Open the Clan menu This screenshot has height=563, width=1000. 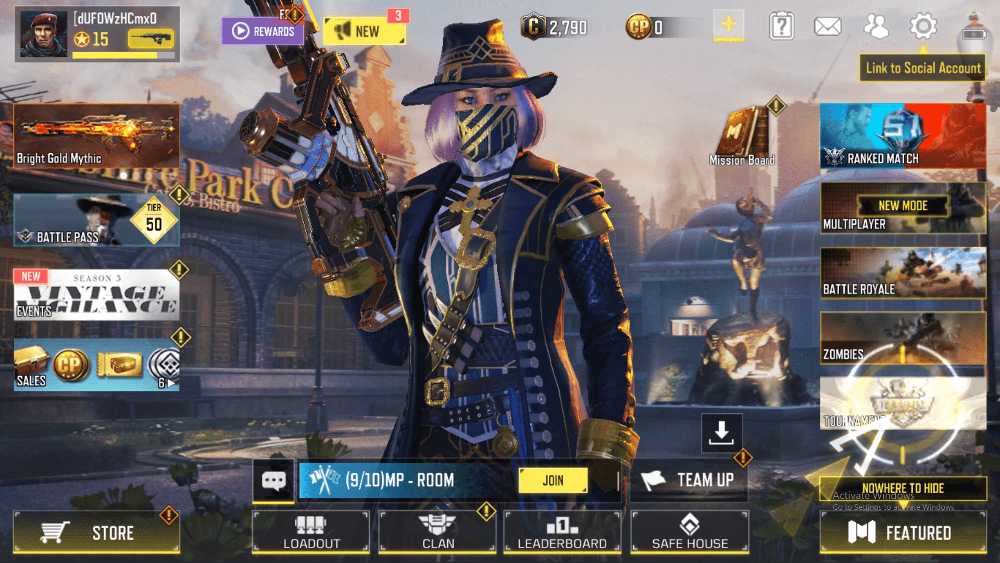437,532
